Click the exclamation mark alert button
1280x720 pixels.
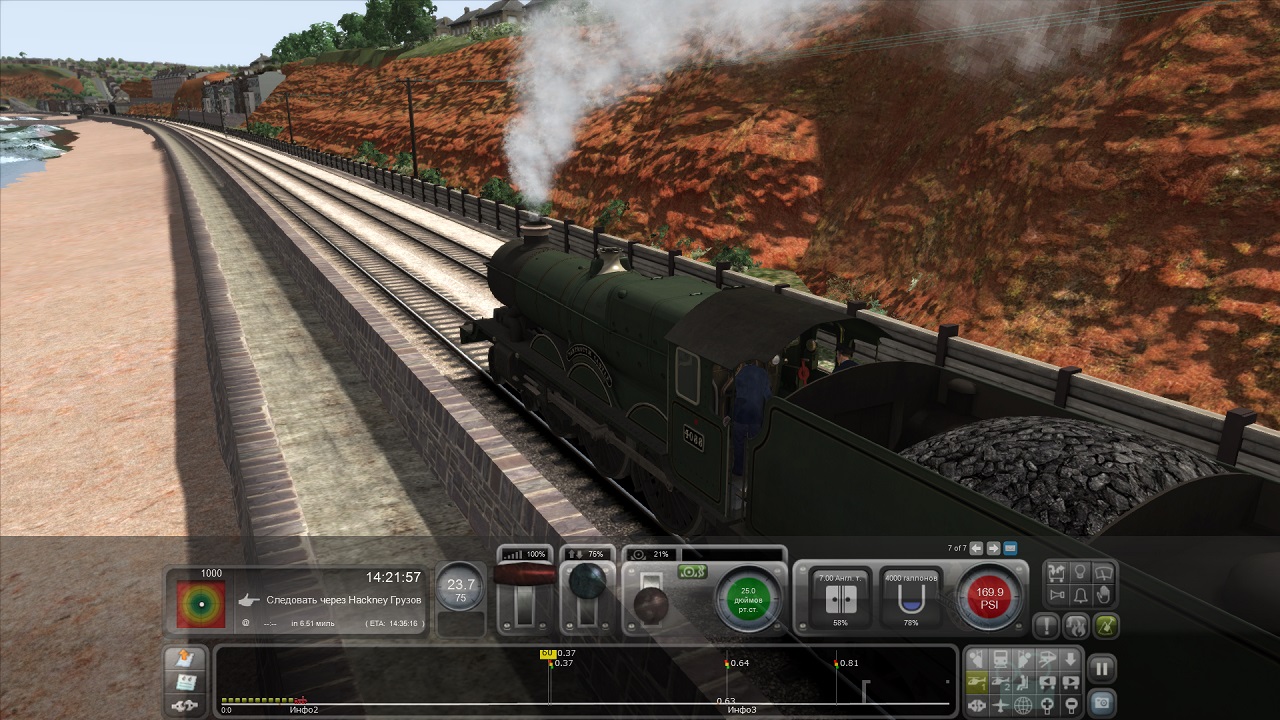[x=1047, y=627]
